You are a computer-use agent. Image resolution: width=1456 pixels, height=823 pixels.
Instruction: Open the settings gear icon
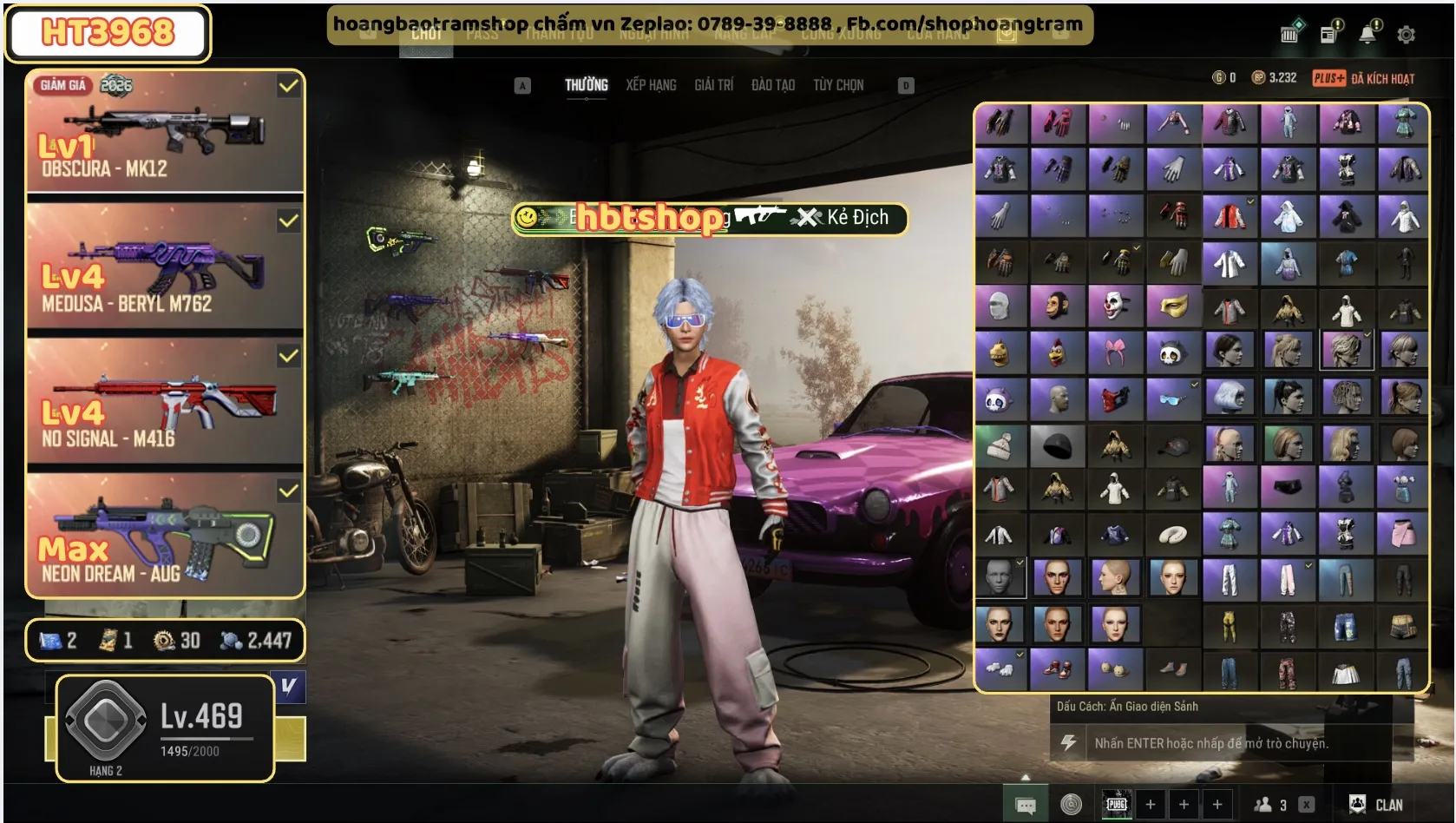(x=1406, y=35)
